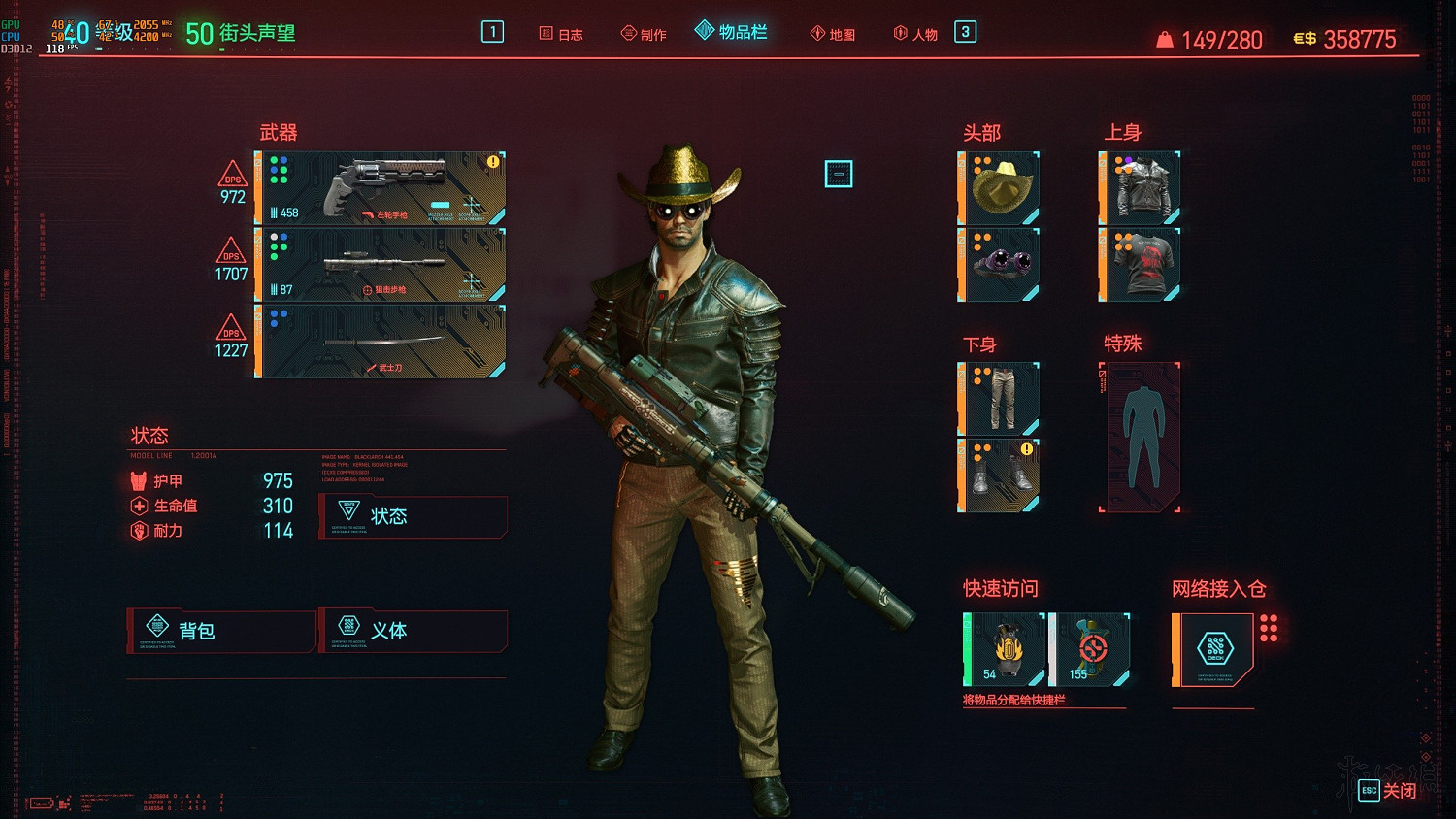Select the leather jacket slot
The image size is (1456, 819).
(1140, 188)
